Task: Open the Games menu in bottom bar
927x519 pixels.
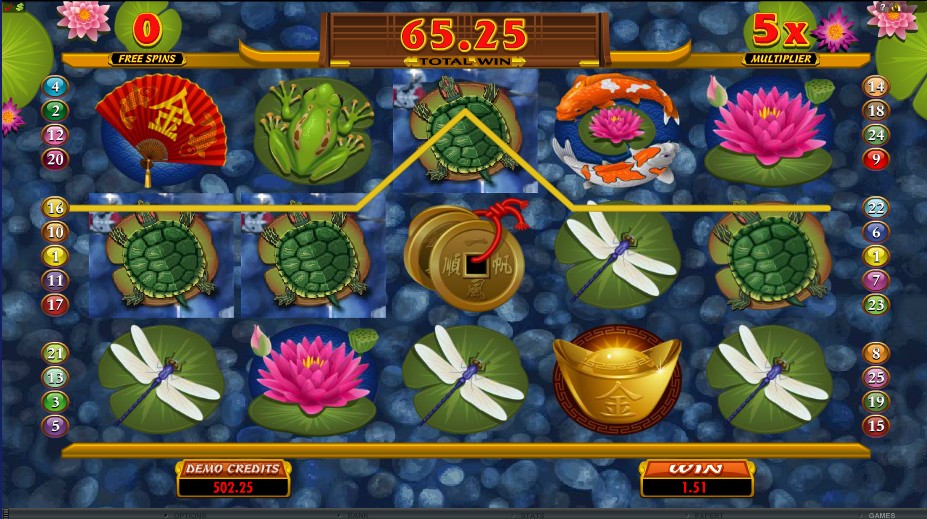Action: pyautogui.click(x=881, y=514)
